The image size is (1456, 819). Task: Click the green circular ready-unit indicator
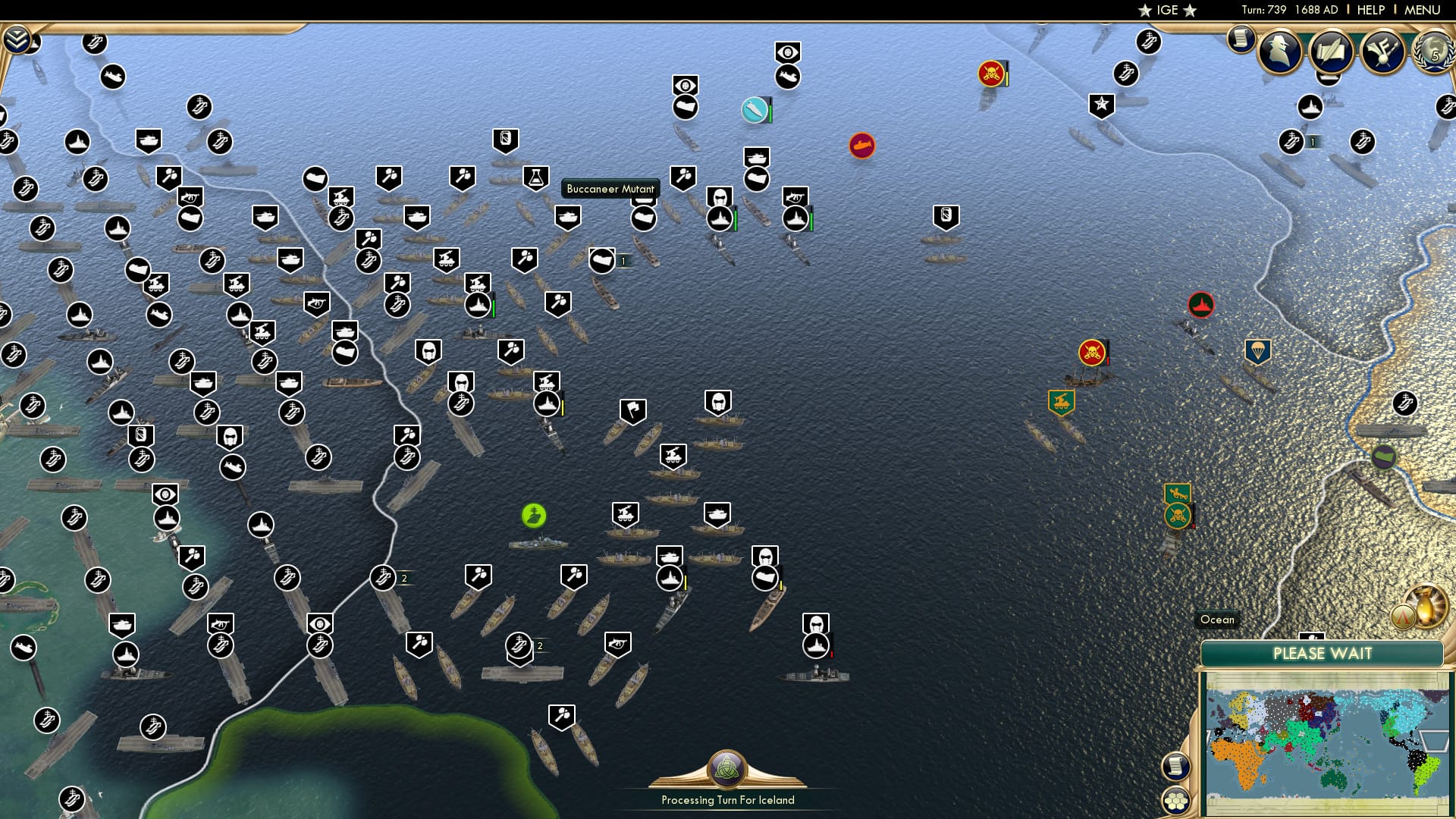click(535, 516)
